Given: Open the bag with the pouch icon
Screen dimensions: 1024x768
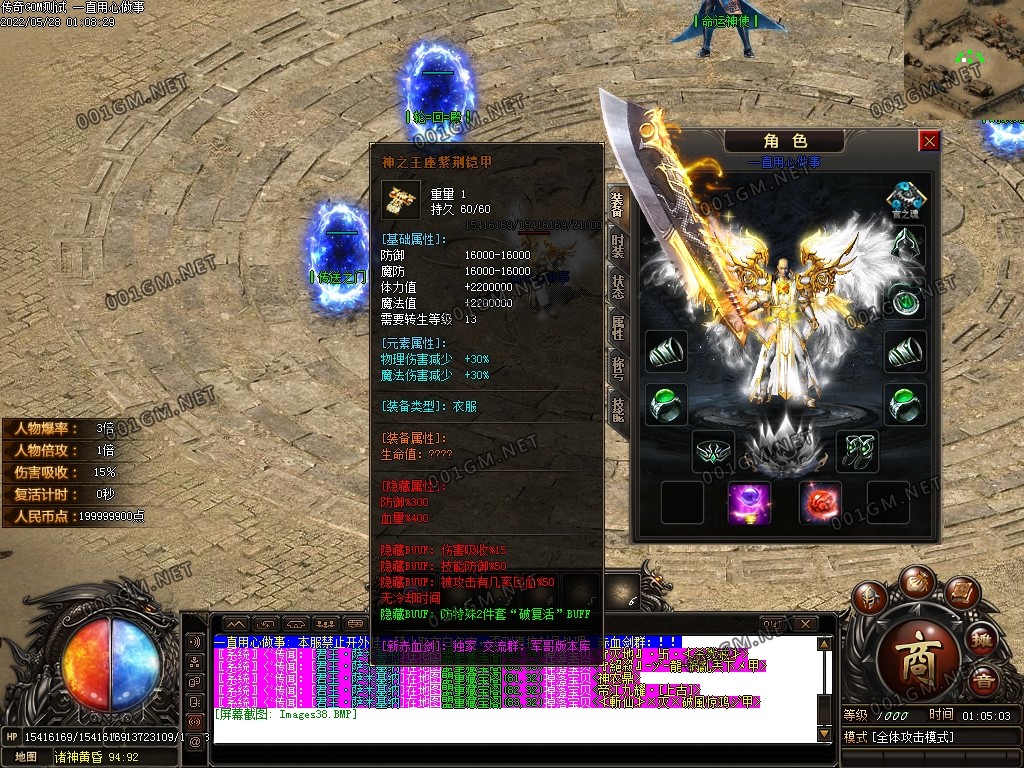Looking at the screenshot, I should [x=916, y=584].
